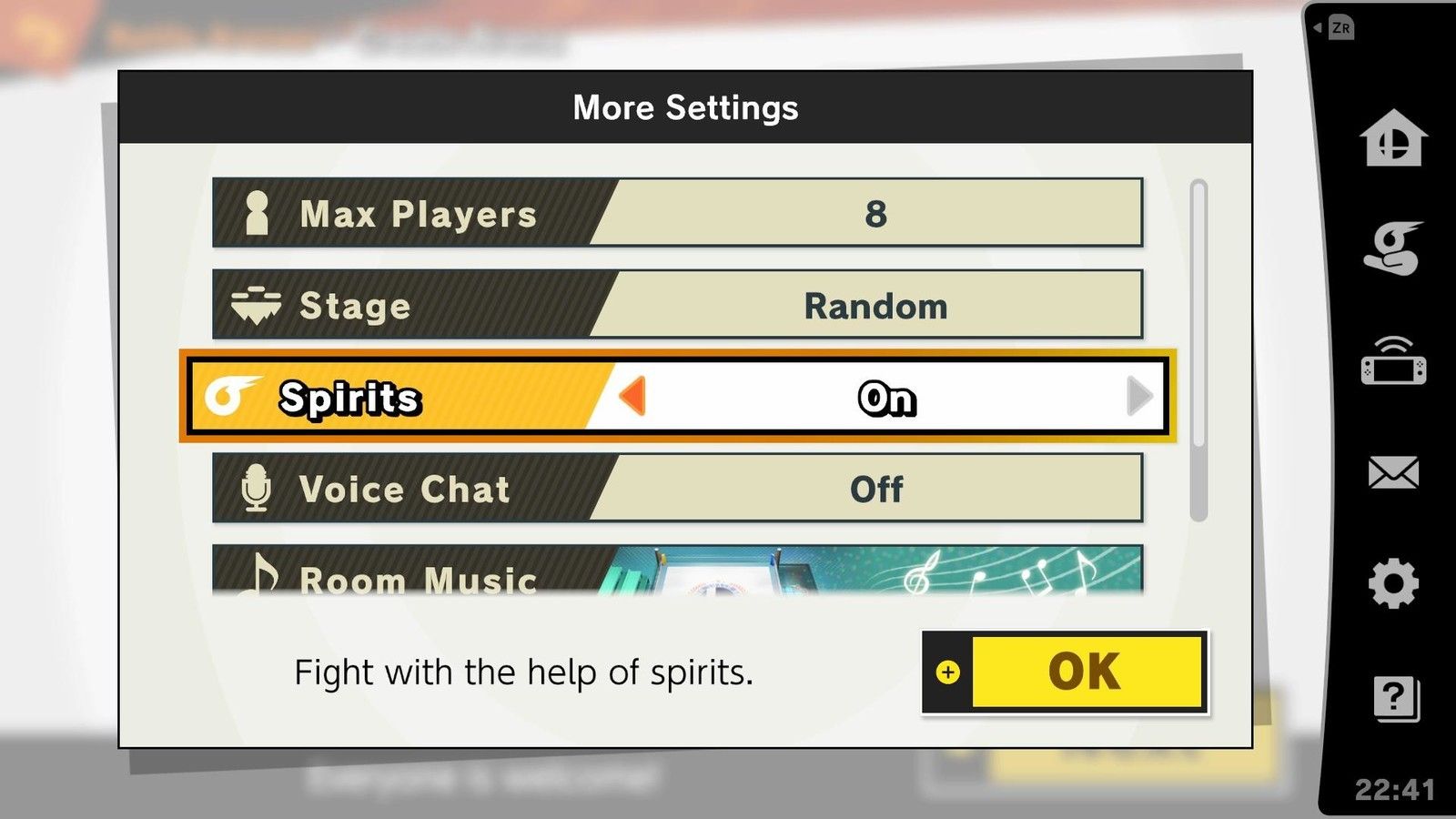Open the envelope messages icon
The width and height of the screenshot is (1456, 819).
1392,473
